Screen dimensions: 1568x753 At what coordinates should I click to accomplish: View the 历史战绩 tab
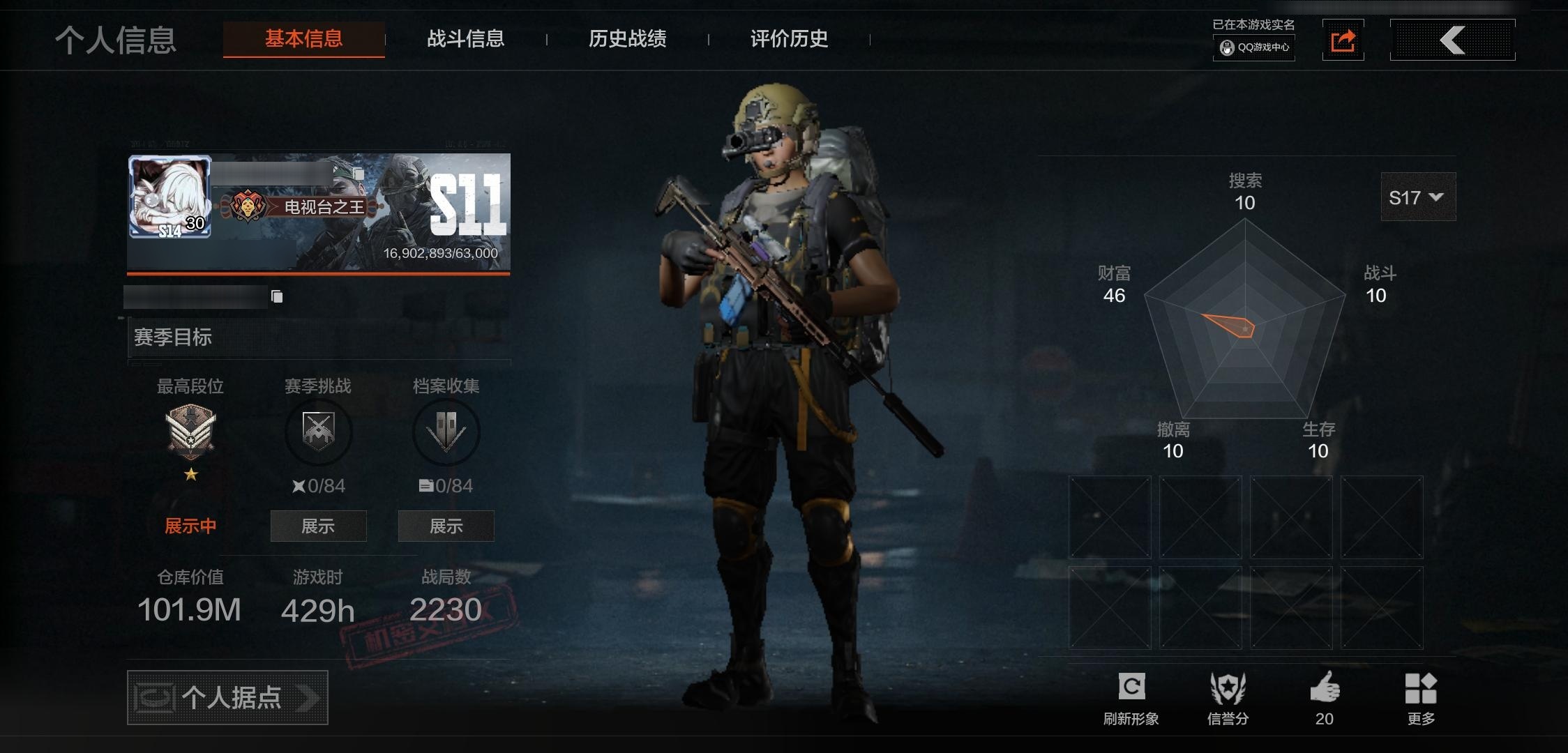[627, 39]
